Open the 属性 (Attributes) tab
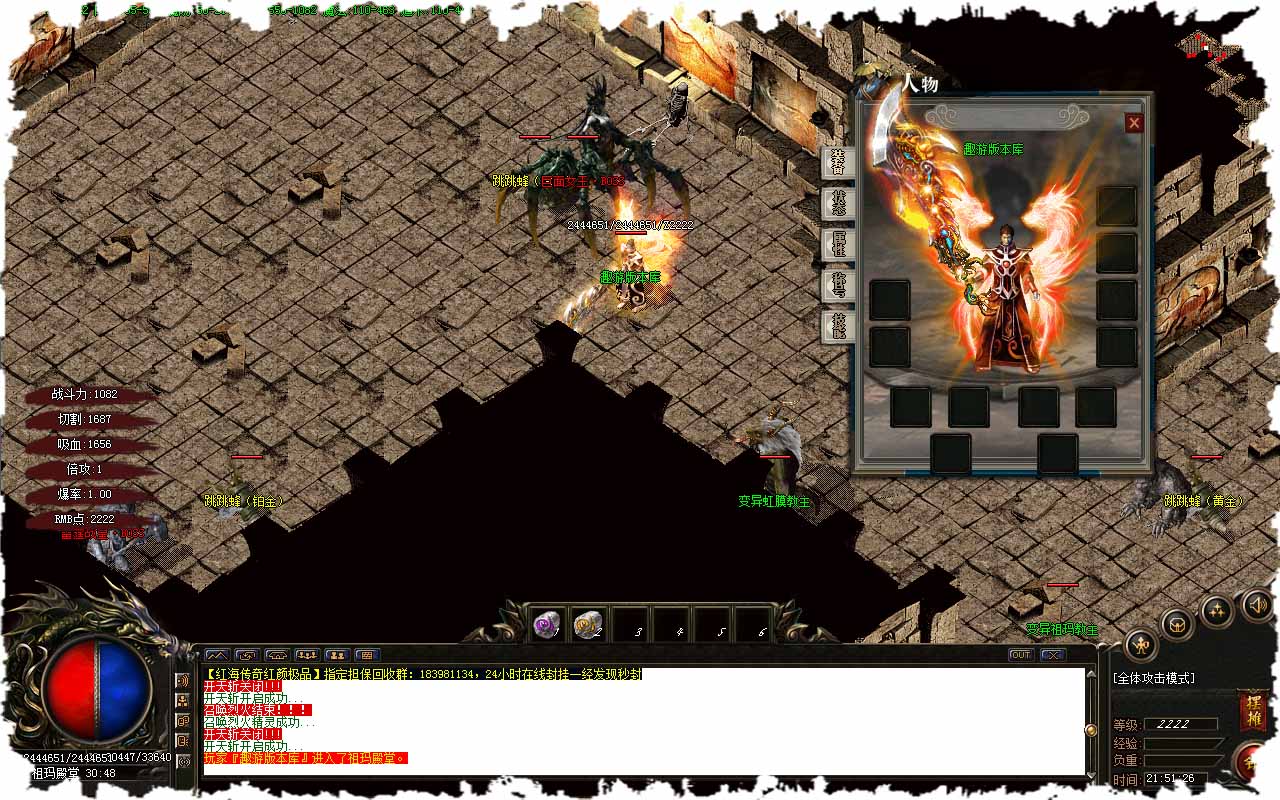The height and width of the screenshot is (800, 1280). tap(837, 244)
